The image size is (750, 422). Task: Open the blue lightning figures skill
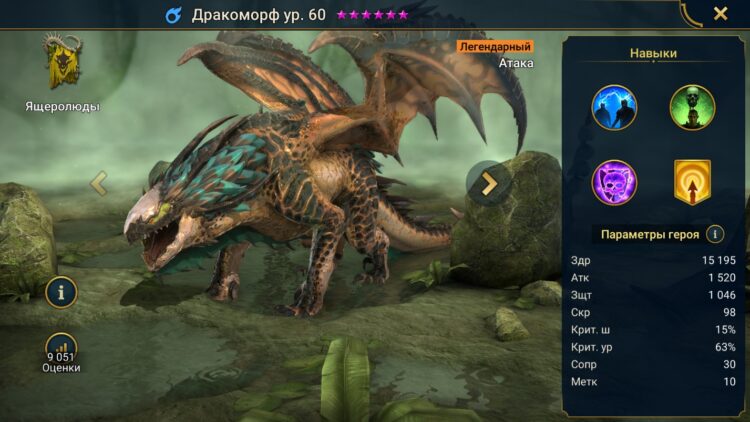(x=614, y=107)
